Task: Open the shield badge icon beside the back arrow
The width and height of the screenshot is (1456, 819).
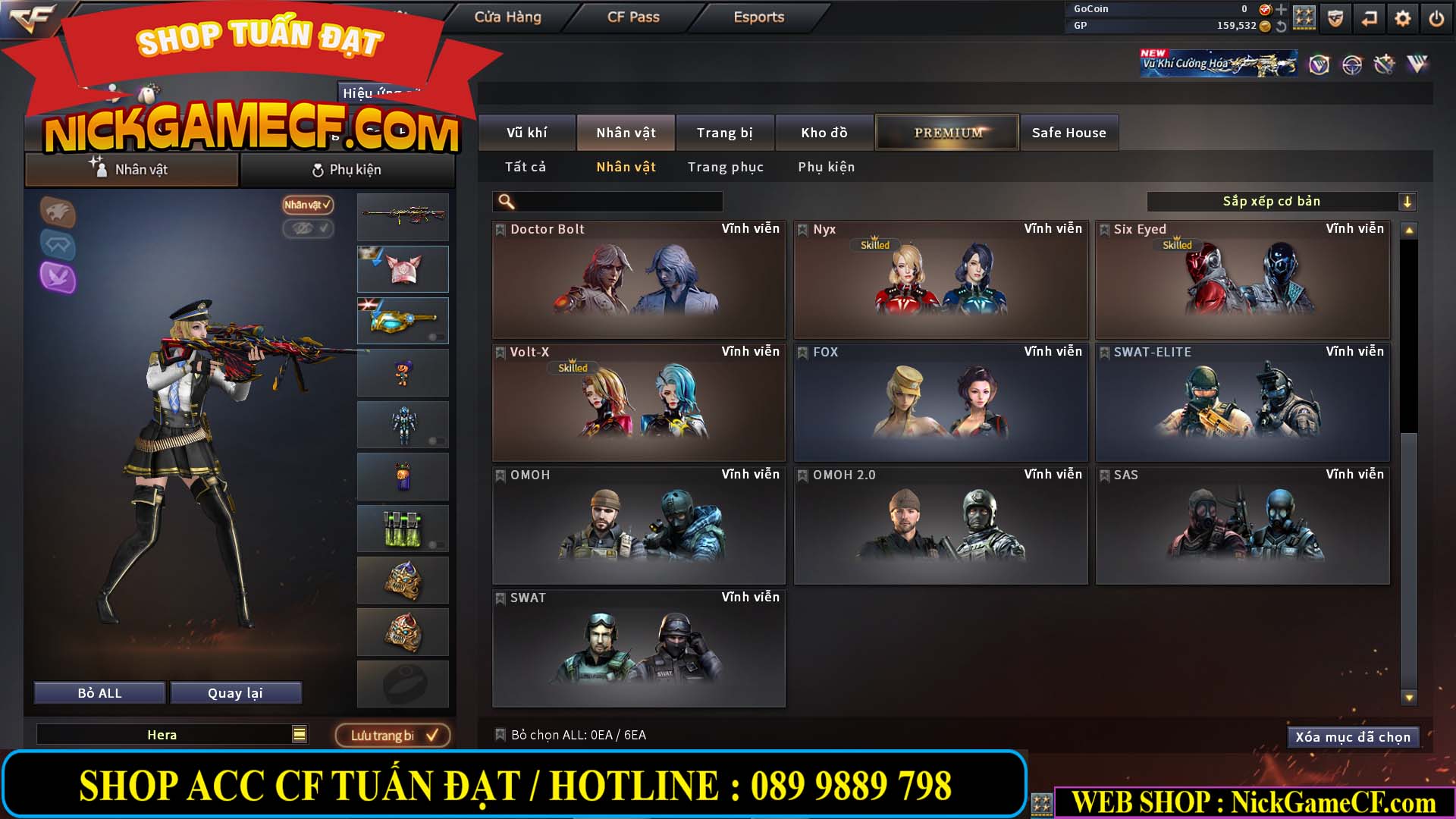Action: tap(1335, 17)
